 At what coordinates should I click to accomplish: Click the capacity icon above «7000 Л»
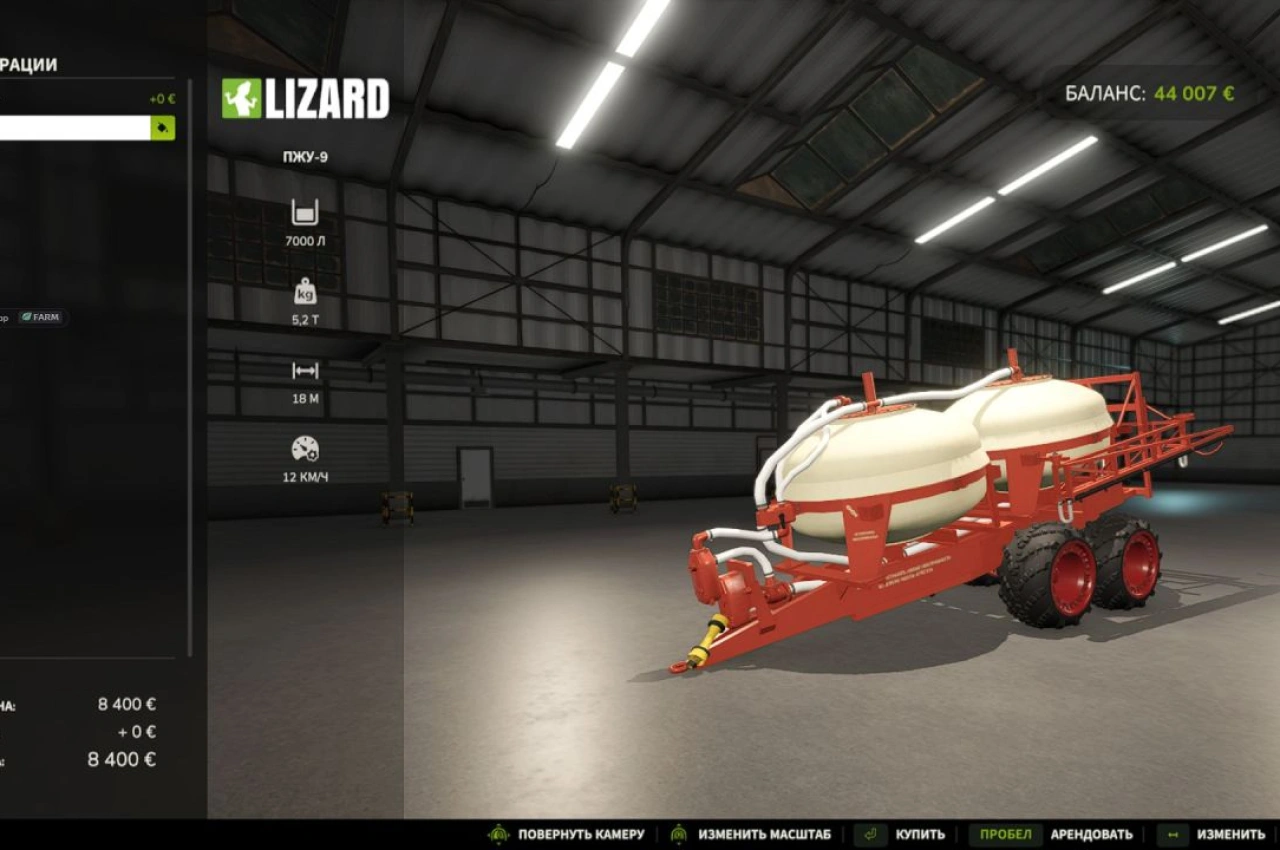click(x=303, y=211)
